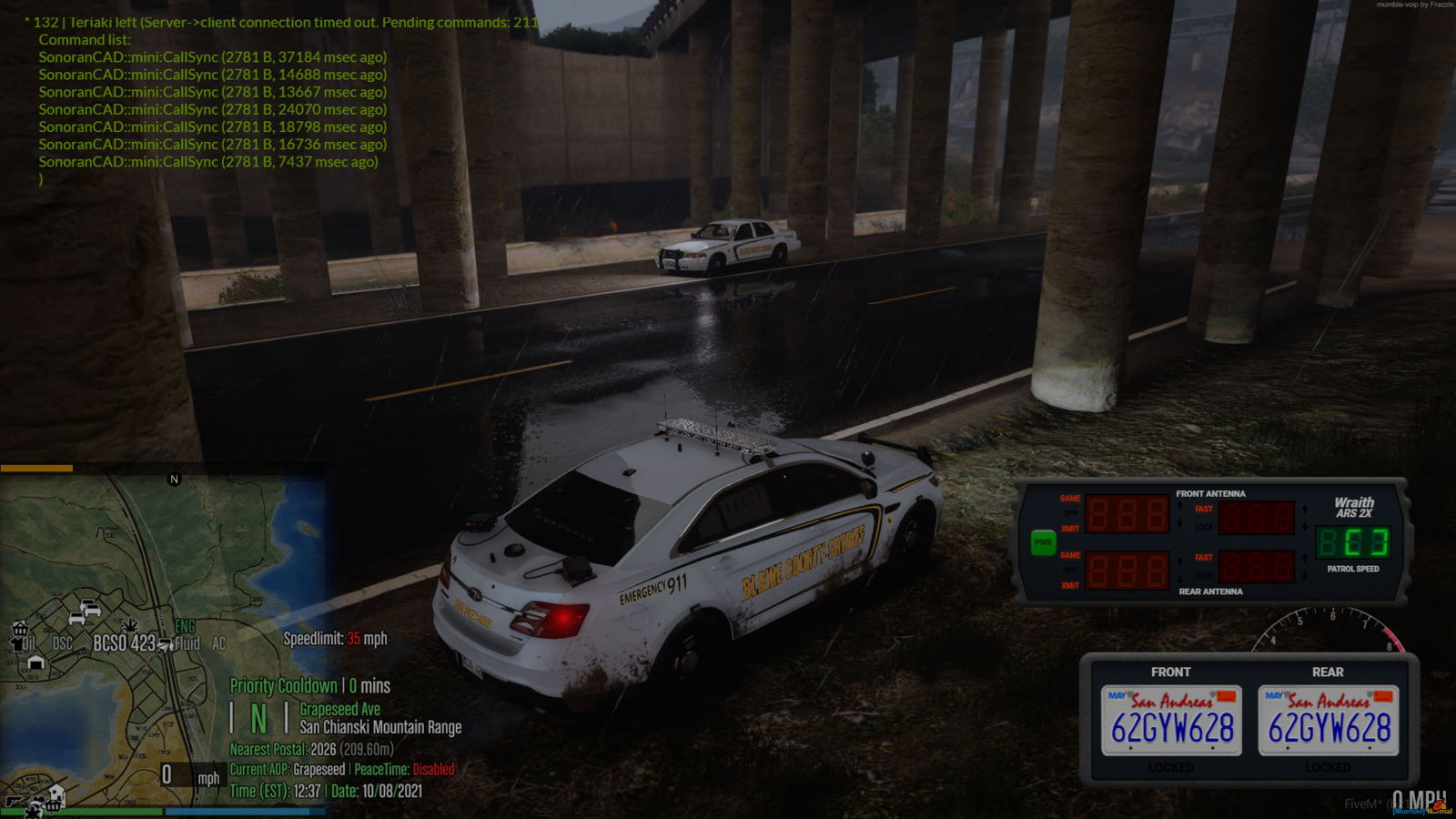Viewport: 1456px width, 819px height.
Task: Enable FAST mode on the rear antenna
Action: pyautogui.click(x=1204, y=557)
